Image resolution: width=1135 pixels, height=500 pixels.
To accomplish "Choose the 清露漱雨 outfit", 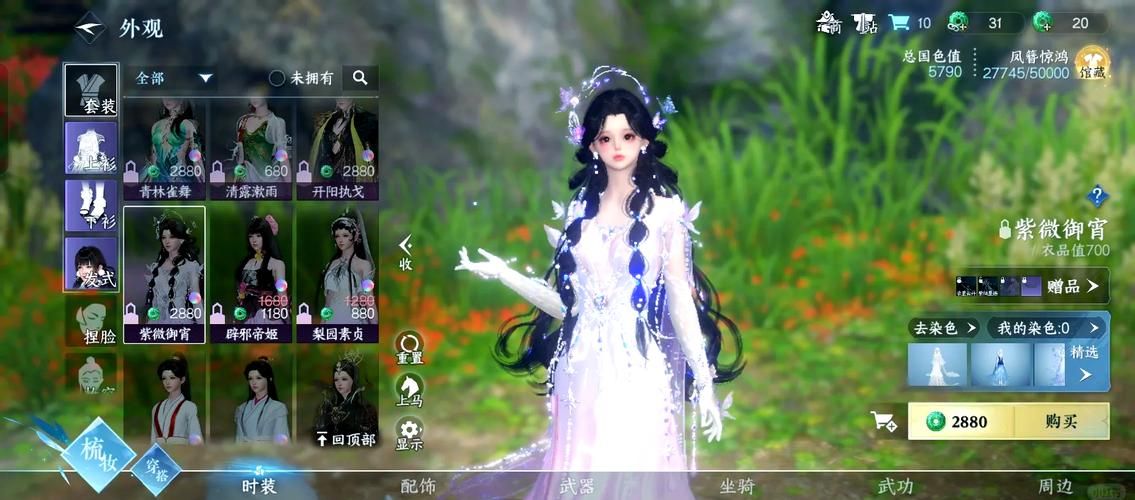I will click(x=250, y=150).
